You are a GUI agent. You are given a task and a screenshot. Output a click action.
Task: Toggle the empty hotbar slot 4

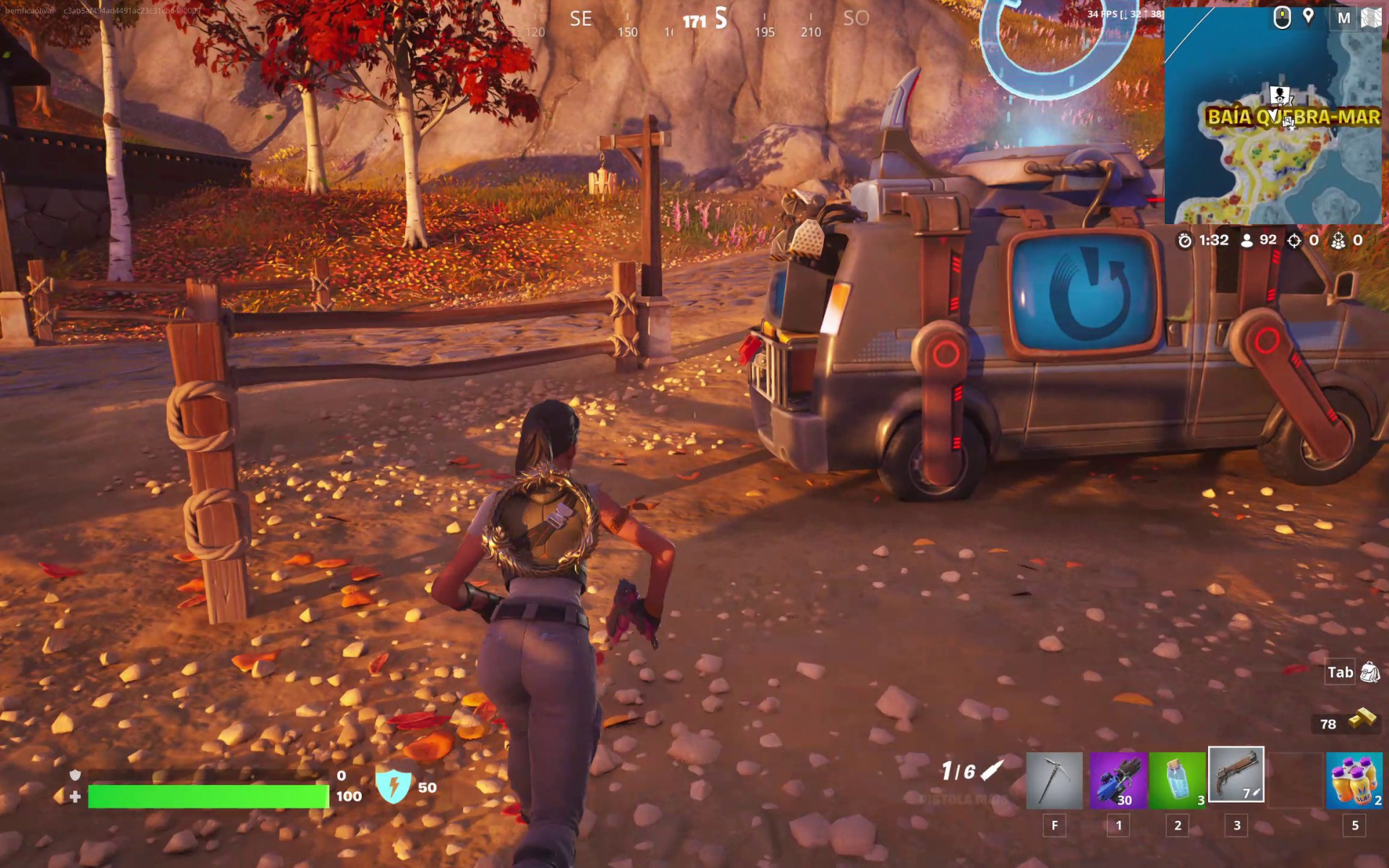(1297, 778)
